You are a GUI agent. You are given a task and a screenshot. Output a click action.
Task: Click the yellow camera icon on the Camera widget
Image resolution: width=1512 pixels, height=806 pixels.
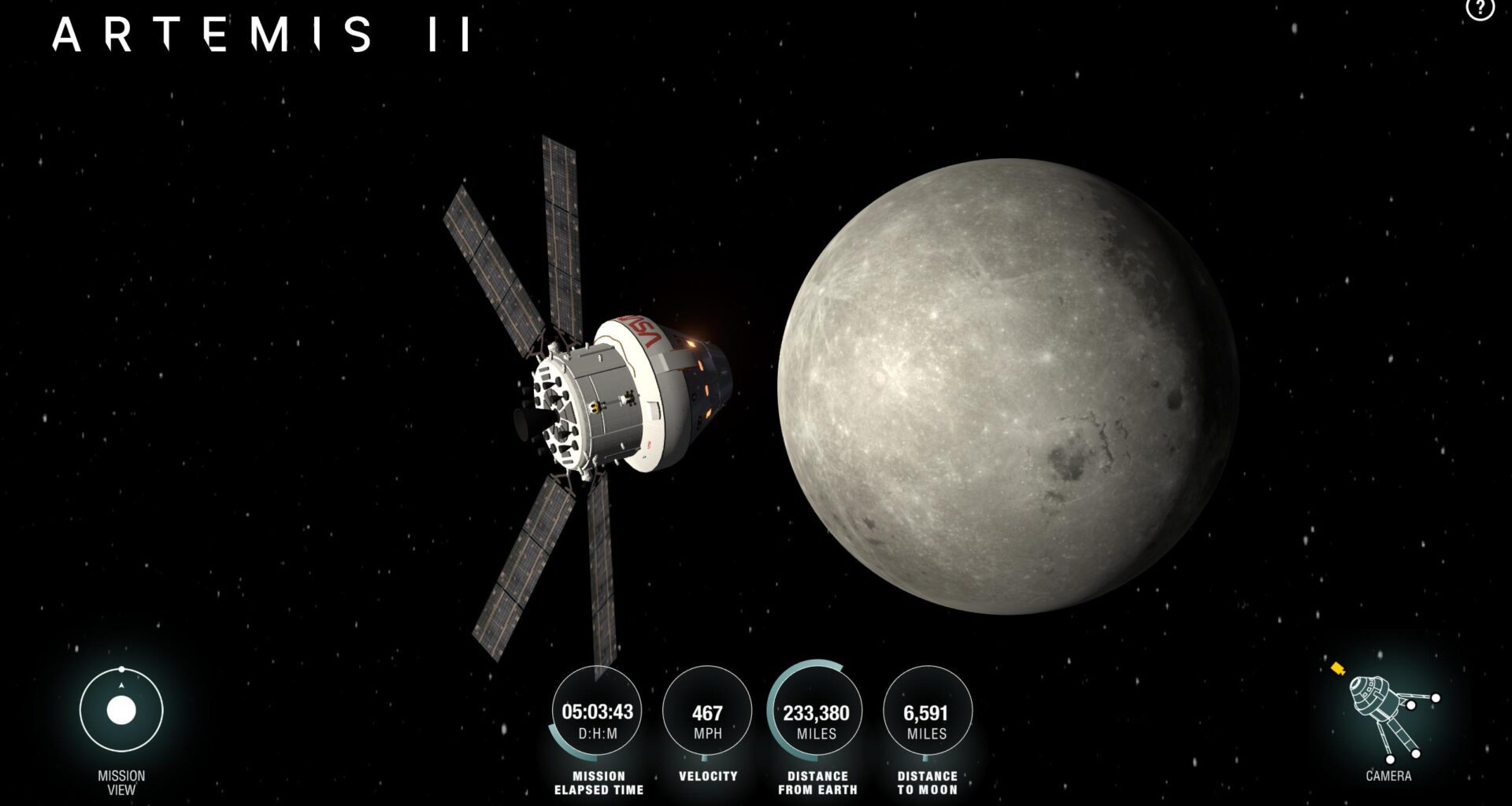point(1338,668)
